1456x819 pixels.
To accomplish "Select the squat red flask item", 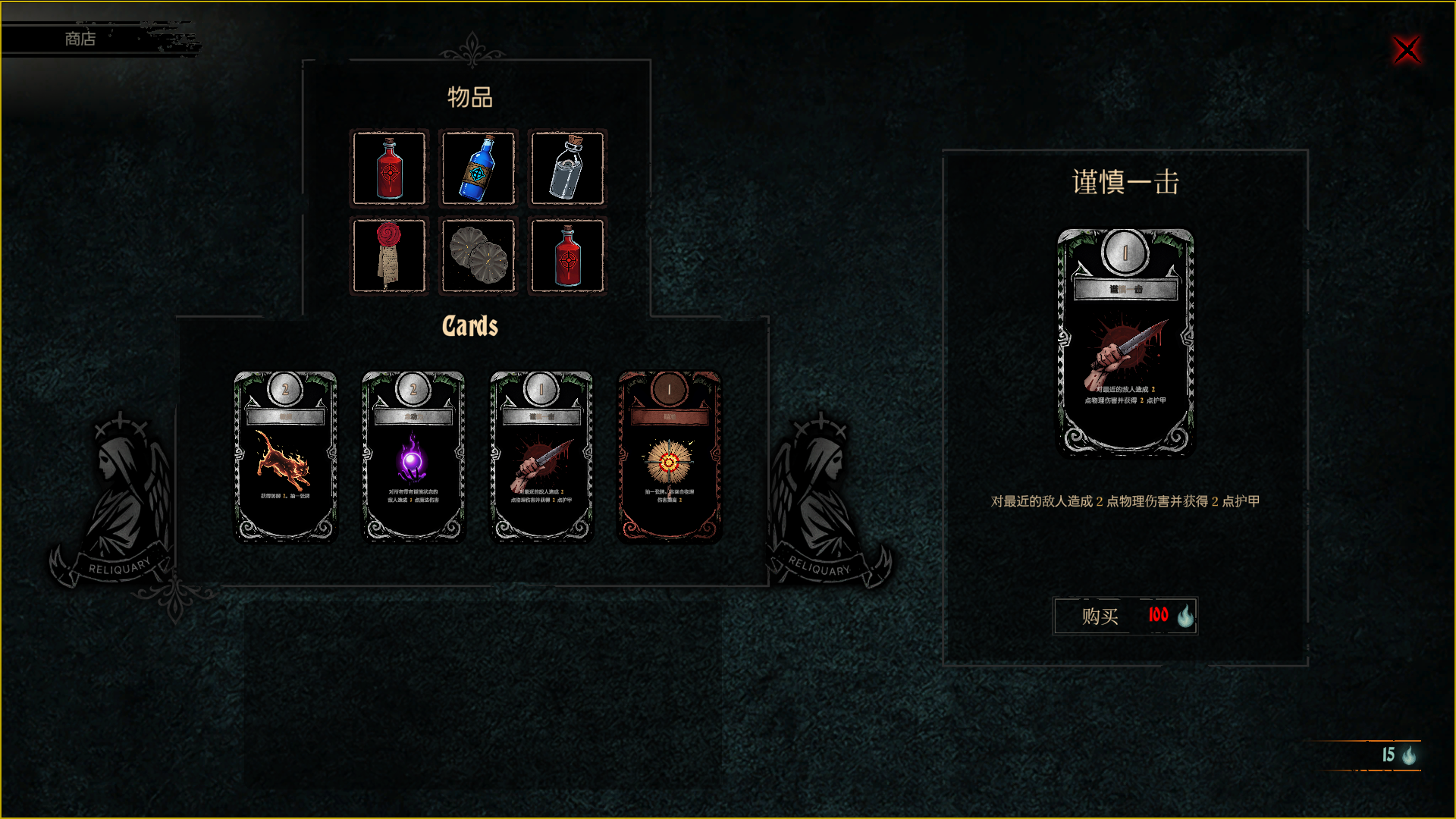I will pyautogui.click(x=567, y=256).
